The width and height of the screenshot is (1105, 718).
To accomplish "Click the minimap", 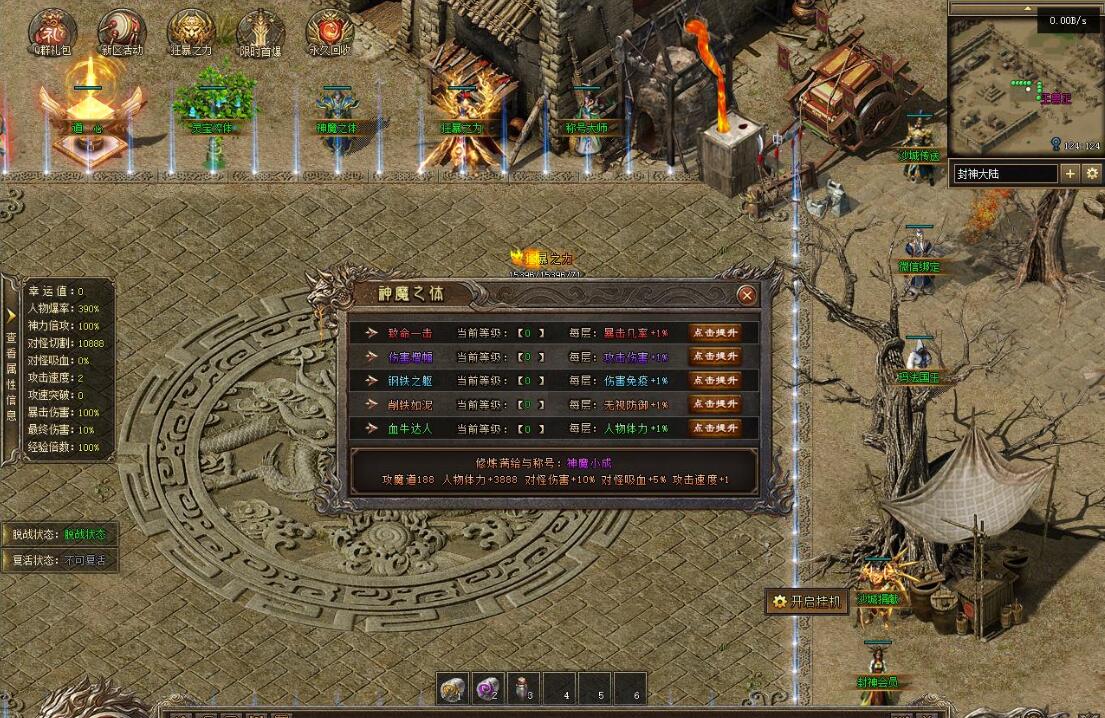I will click(1024, 85).
